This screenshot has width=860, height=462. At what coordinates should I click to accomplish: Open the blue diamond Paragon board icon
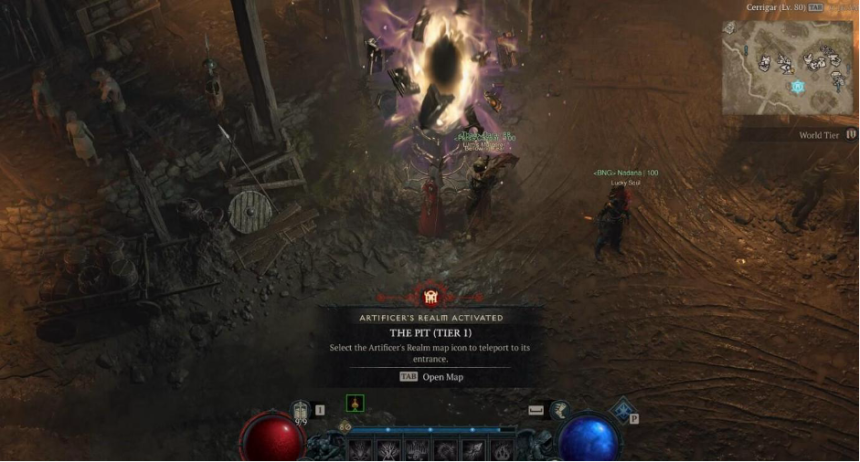coord(624,410)
